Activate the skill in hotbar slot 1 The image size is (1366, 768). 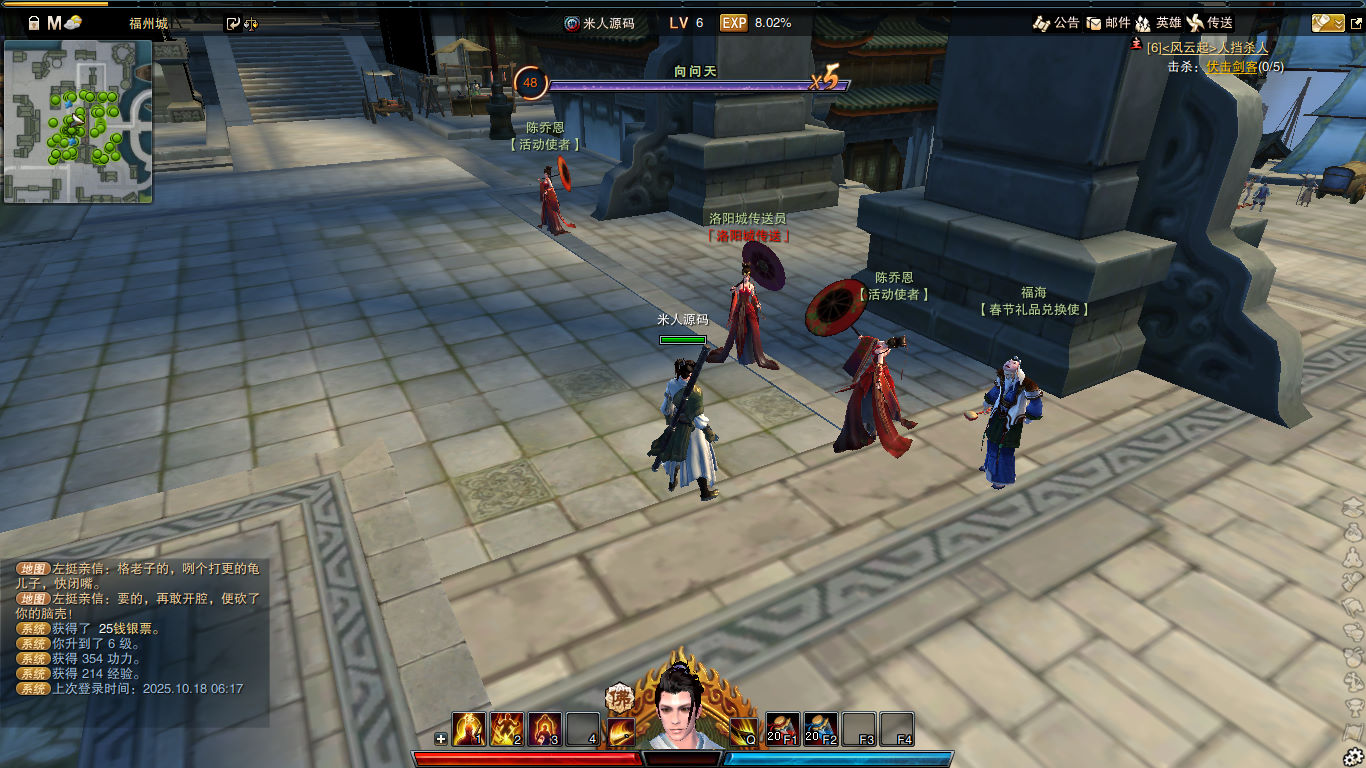(x=469, y=729)
